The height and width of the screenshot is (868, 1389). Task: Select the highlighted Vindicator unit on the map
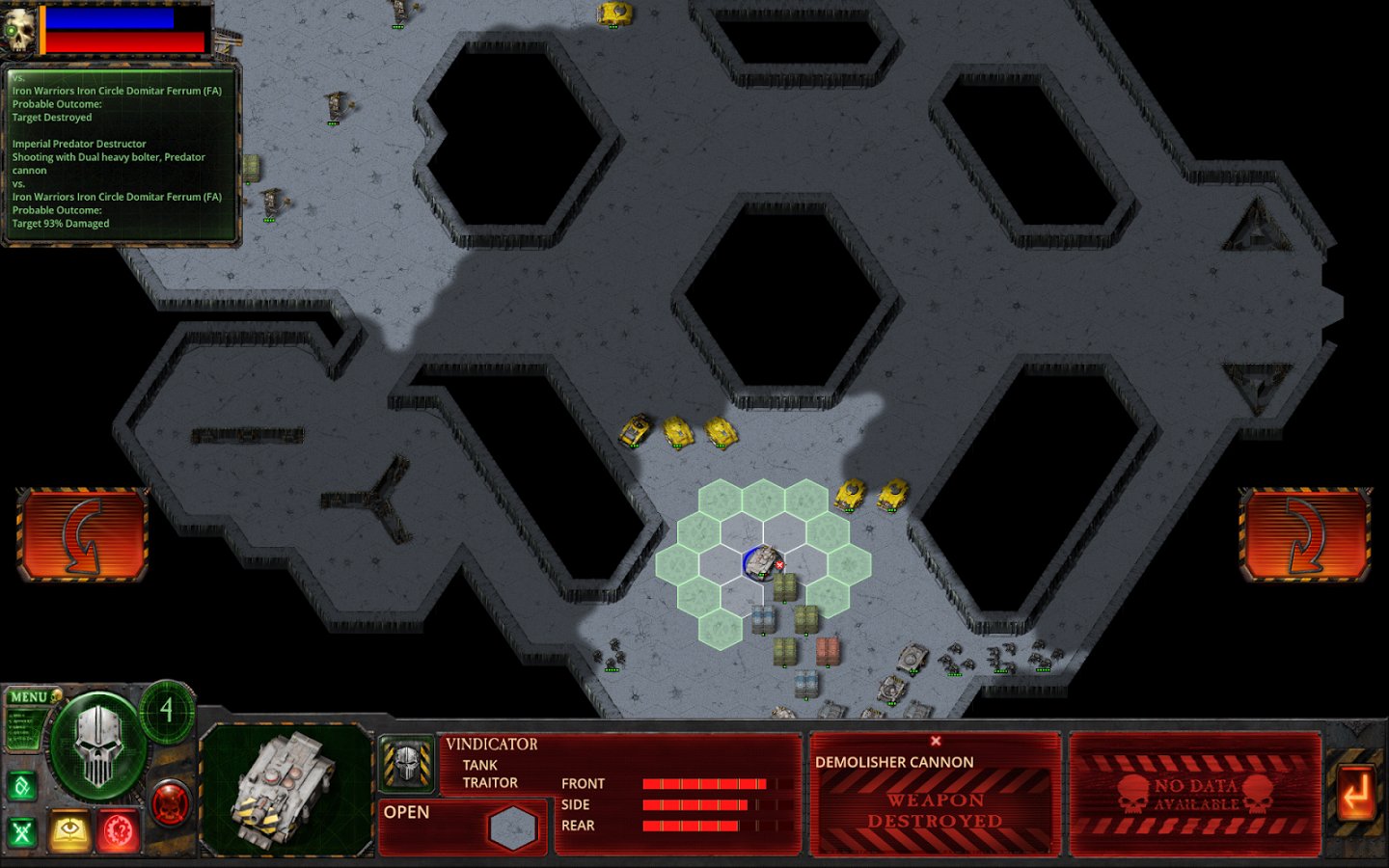pyautogui.click(x=763, y=561)
